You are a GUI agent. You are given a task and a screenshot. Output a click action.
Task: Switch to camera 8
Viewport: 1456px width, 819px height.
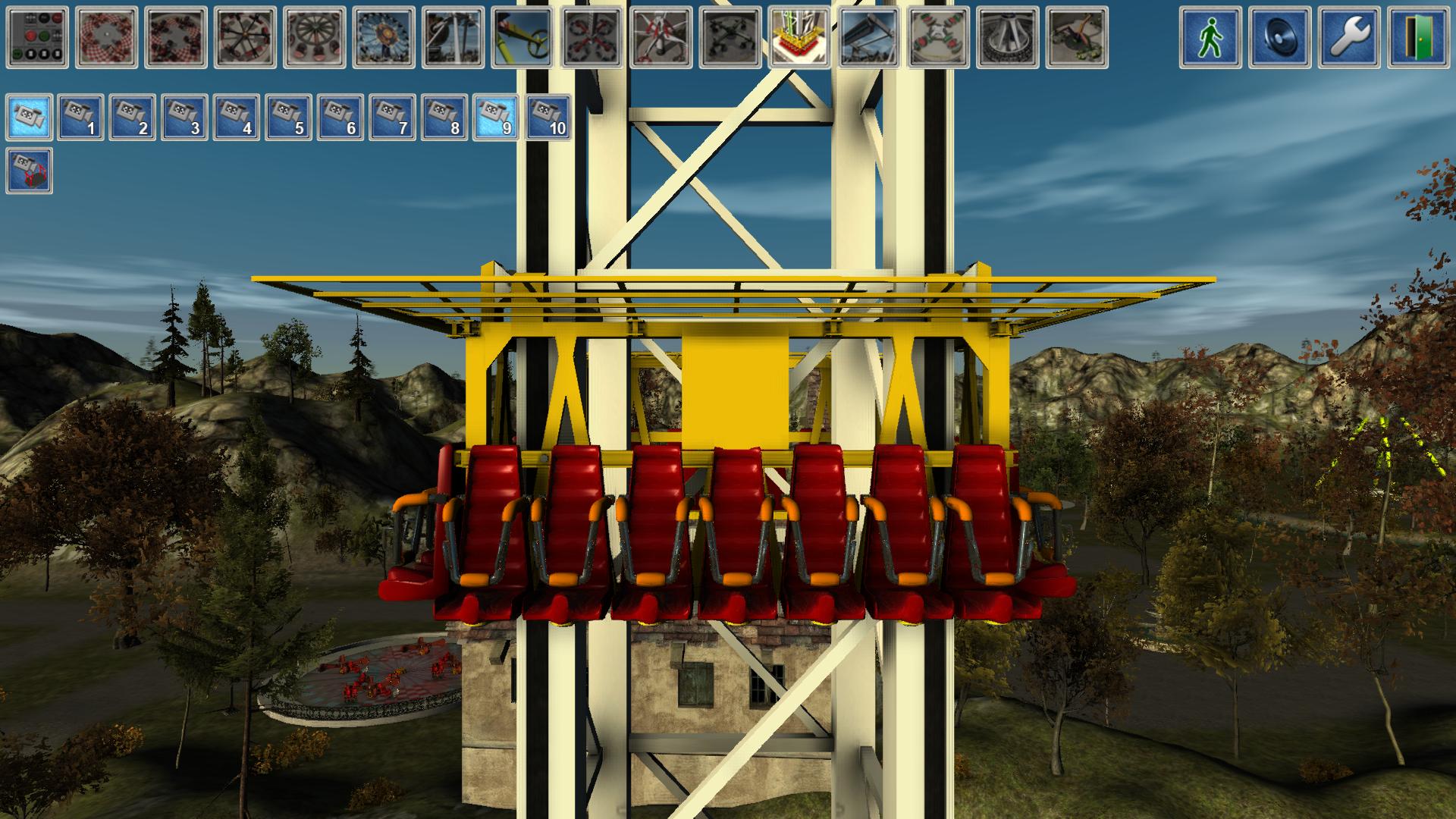(444, 117)
